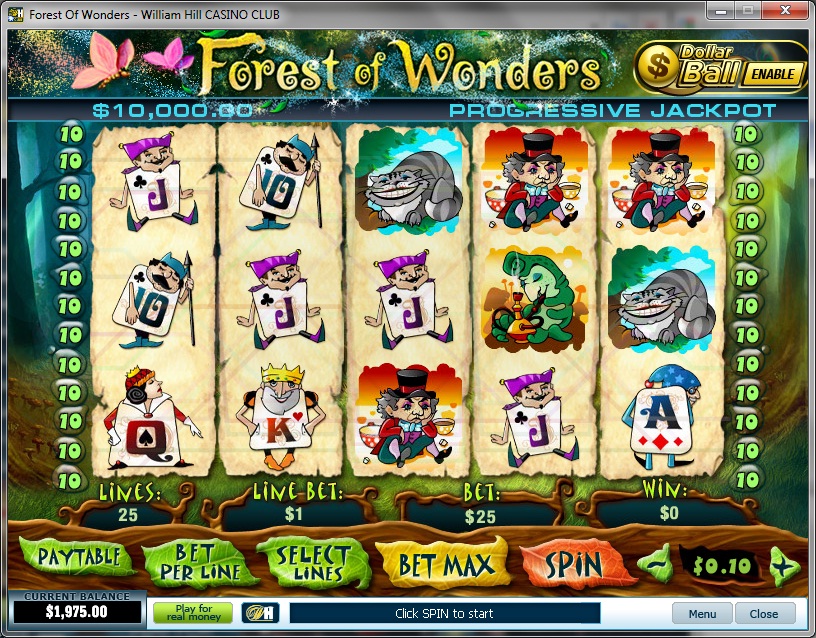The width and height of the screenshot is (816, 638).
Task: Increase coin value with the plus arrow
Action: [785, 566]
